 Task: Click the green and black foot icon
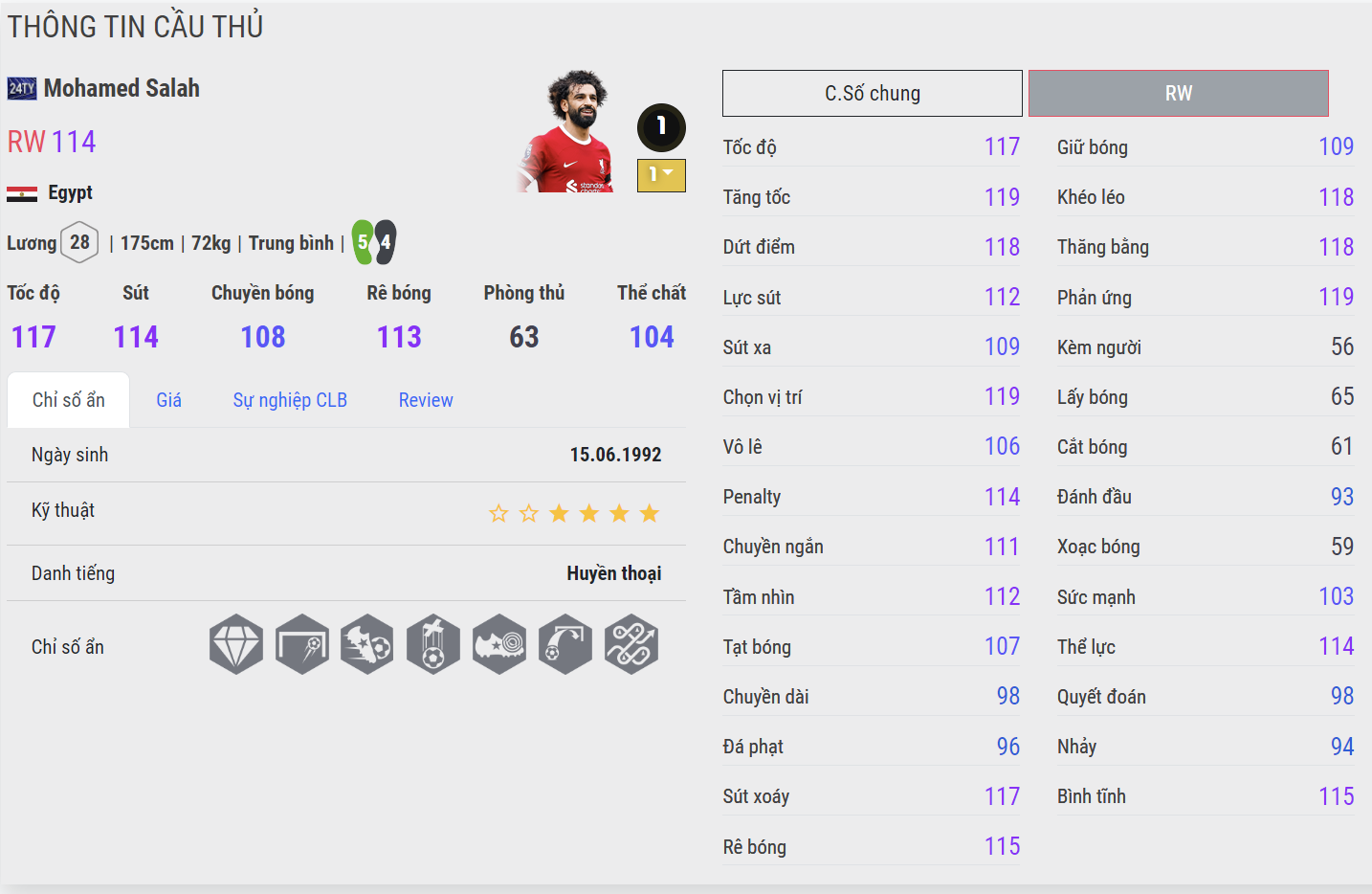click(x=373, y=242)
